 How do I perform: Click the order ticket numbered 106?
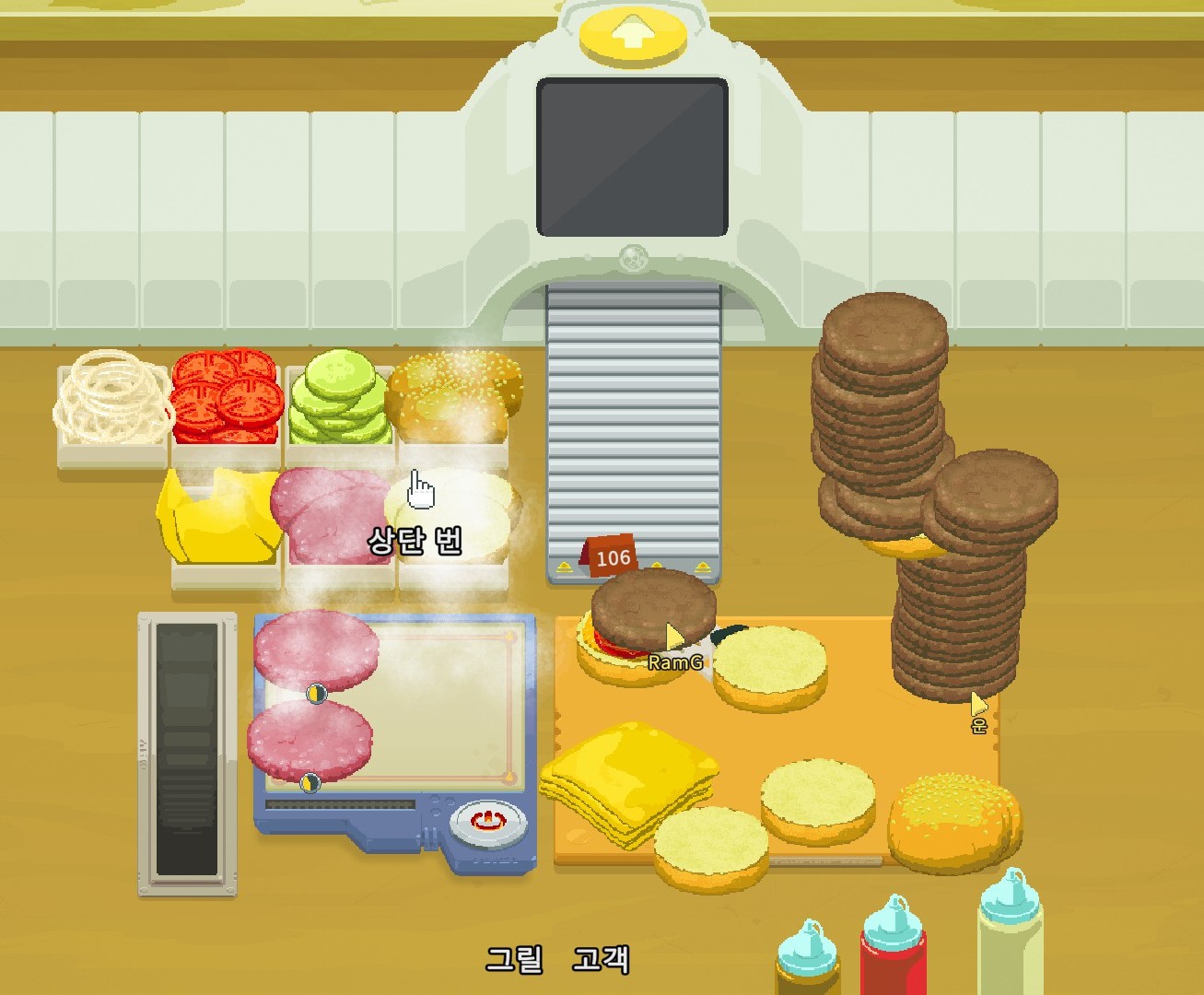pyautogui.click(x=612, y=556)
